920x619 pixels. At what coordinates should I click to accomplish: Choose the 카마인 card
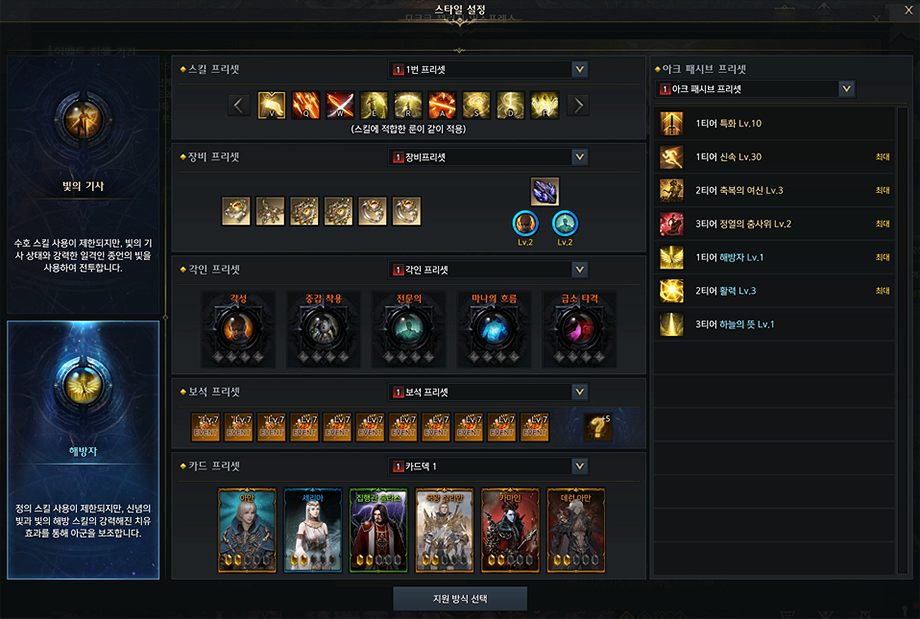pyautogui.click(x=510, y=530)
